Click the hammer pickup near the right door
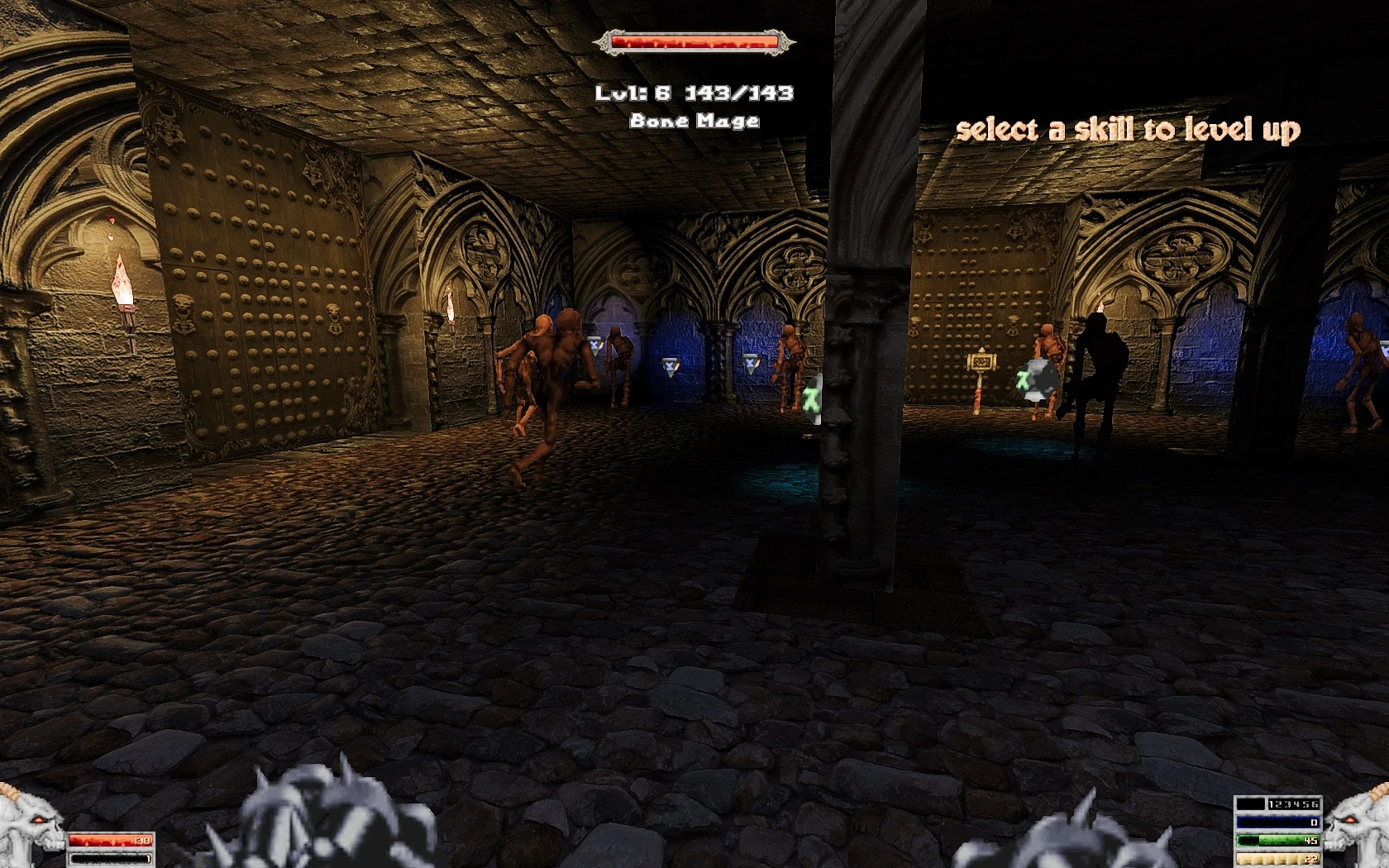Image resolution: width=1389 pixels, height=868 pixels. (981, 364)
